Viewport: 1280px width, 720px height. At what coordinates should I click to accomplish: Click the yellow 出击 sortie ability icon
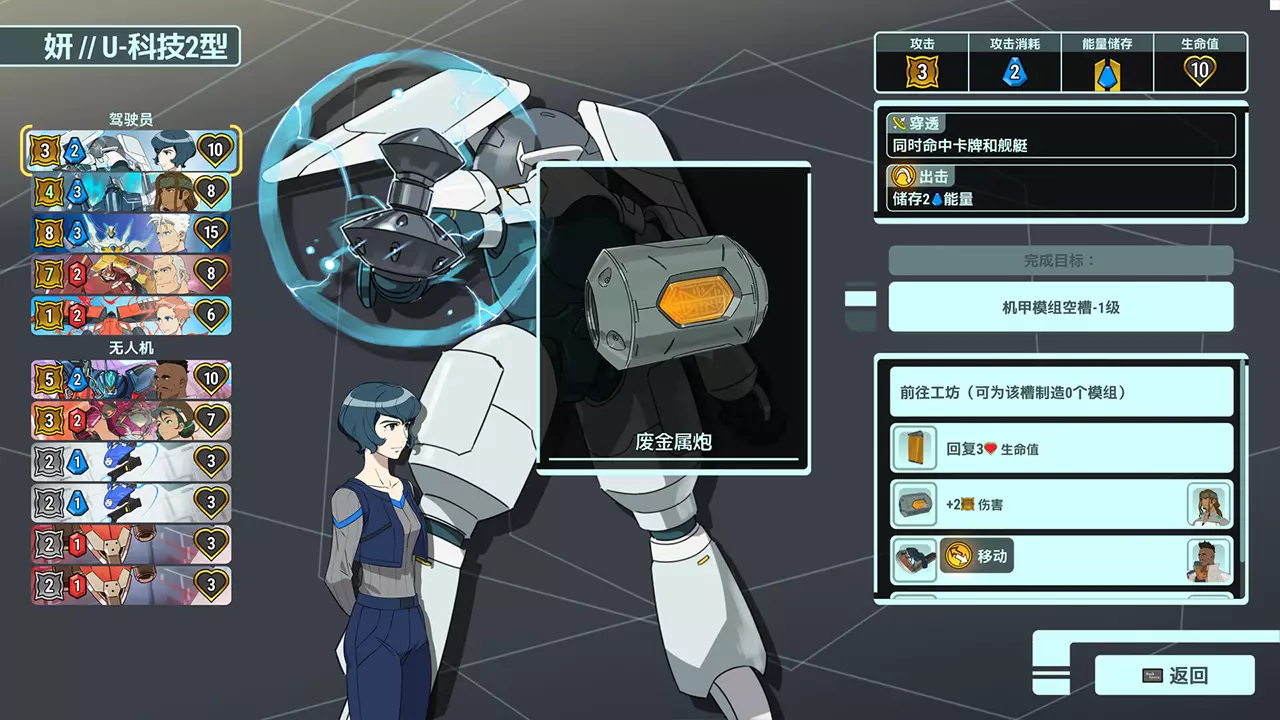point(902,177)
